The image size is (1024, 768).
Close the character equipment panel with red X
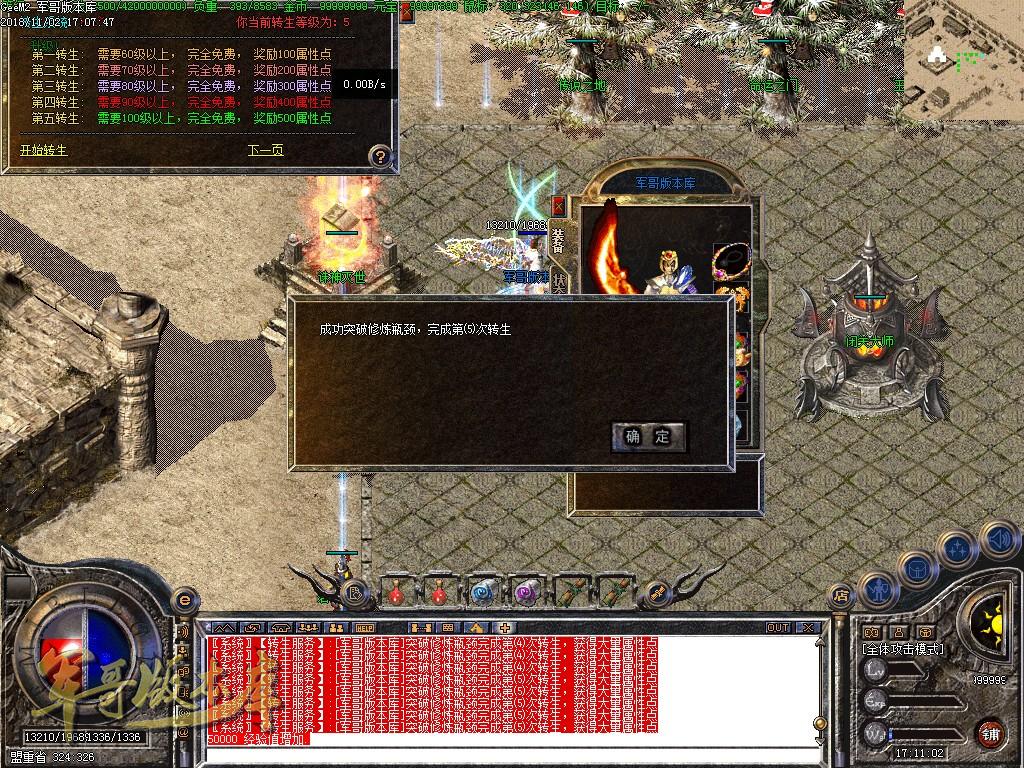click(x=558, y=206)
